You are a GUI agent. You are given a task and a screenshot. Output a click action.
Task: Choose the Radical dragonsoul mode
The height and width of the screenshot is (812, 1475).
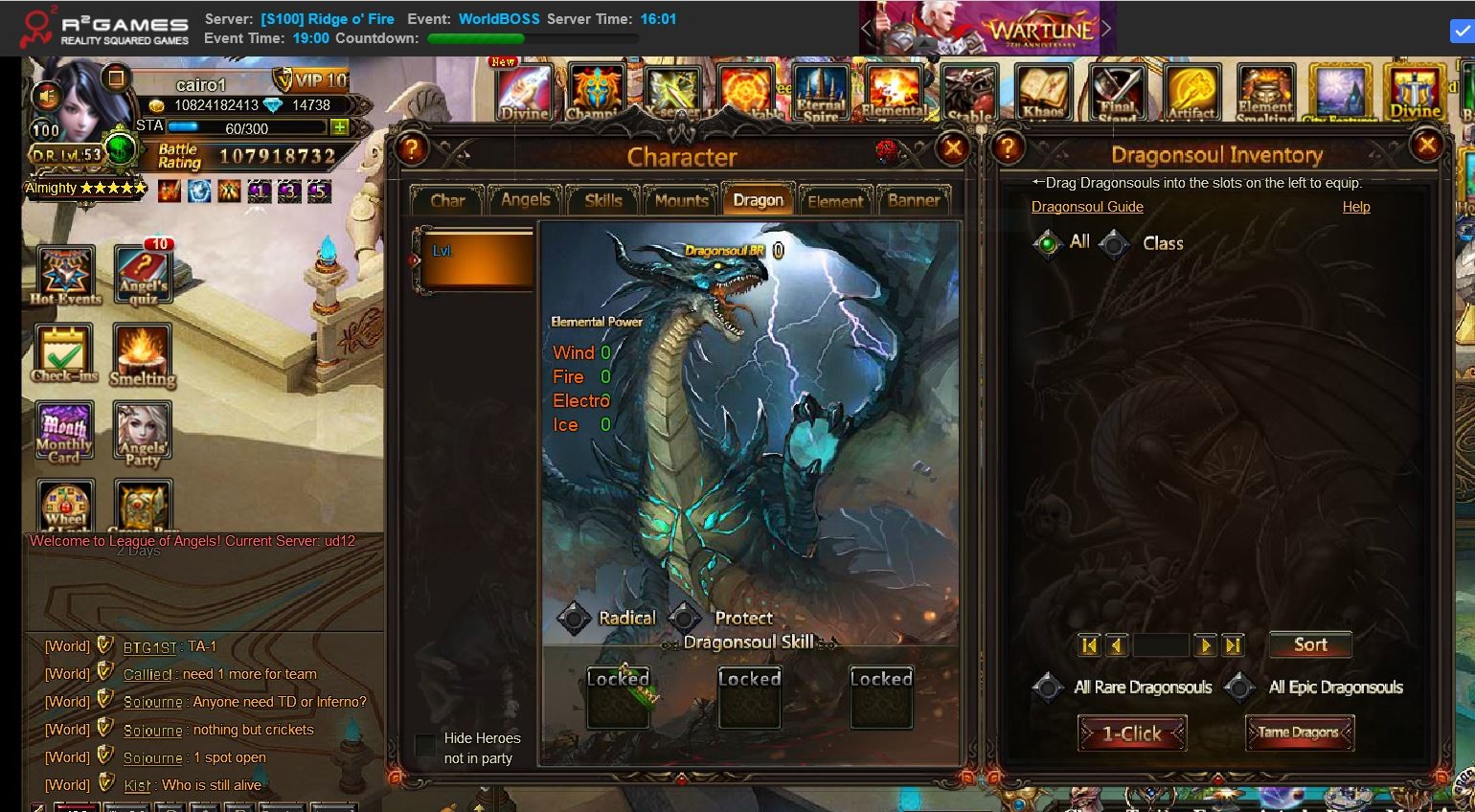tap(574, 619)
